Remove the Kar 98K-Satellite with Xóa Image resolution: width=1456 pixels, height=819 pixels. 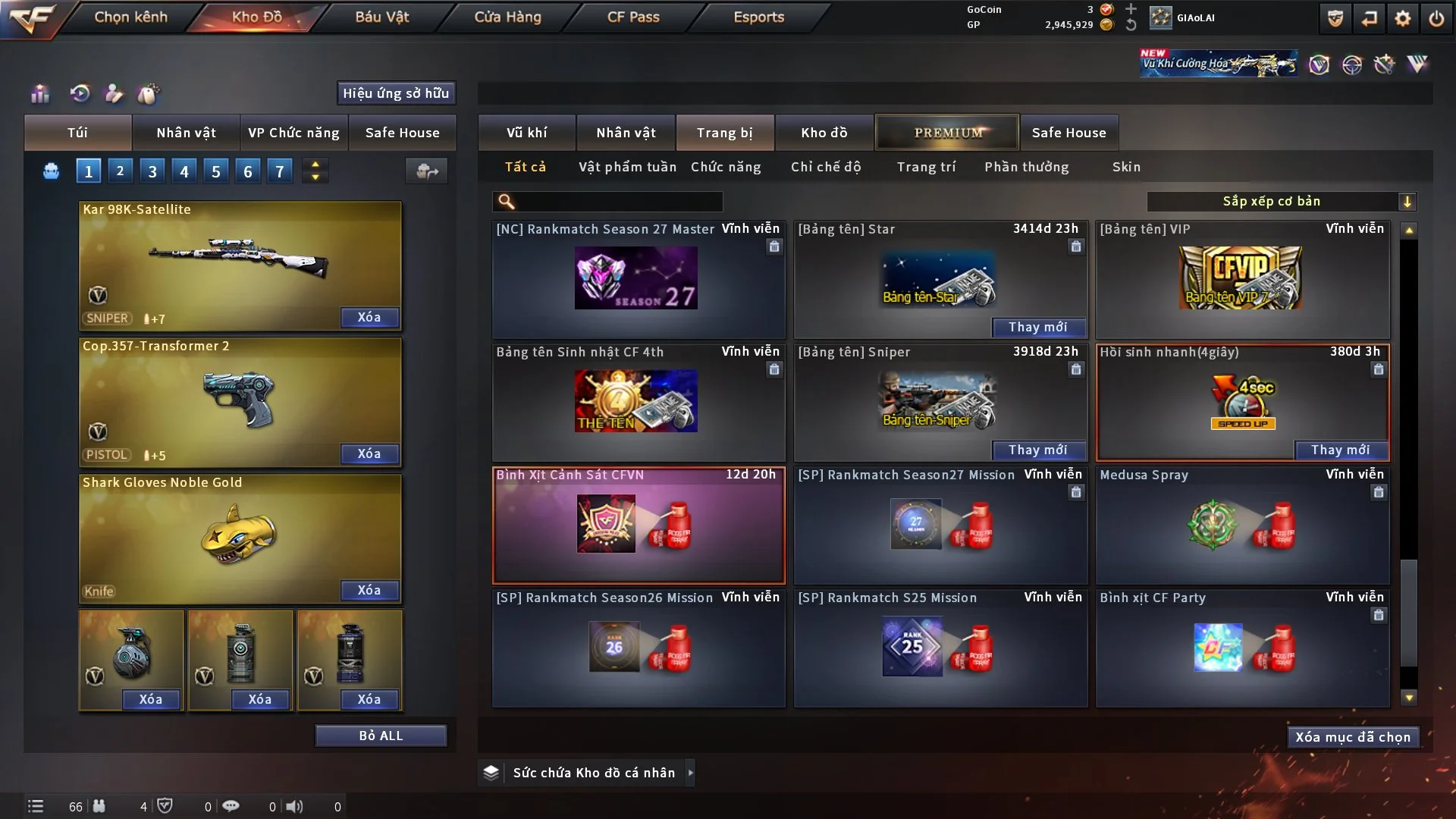(369, 317)
